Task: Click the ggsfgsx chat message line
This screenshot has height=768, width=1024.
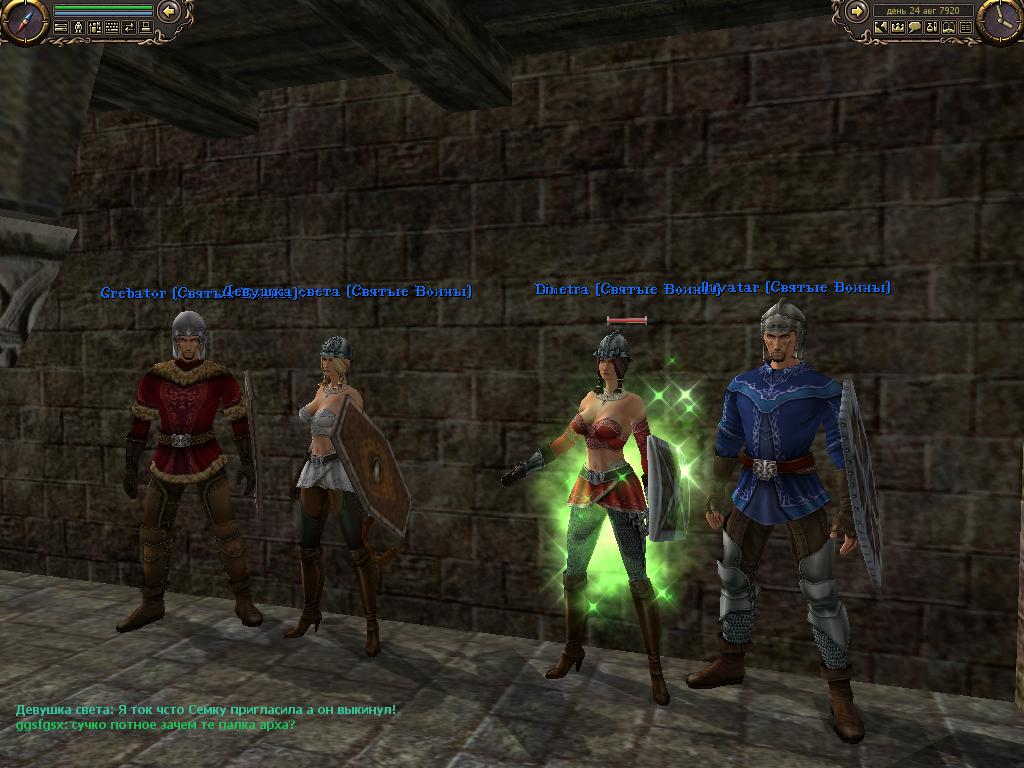Action: pos(155,723)
